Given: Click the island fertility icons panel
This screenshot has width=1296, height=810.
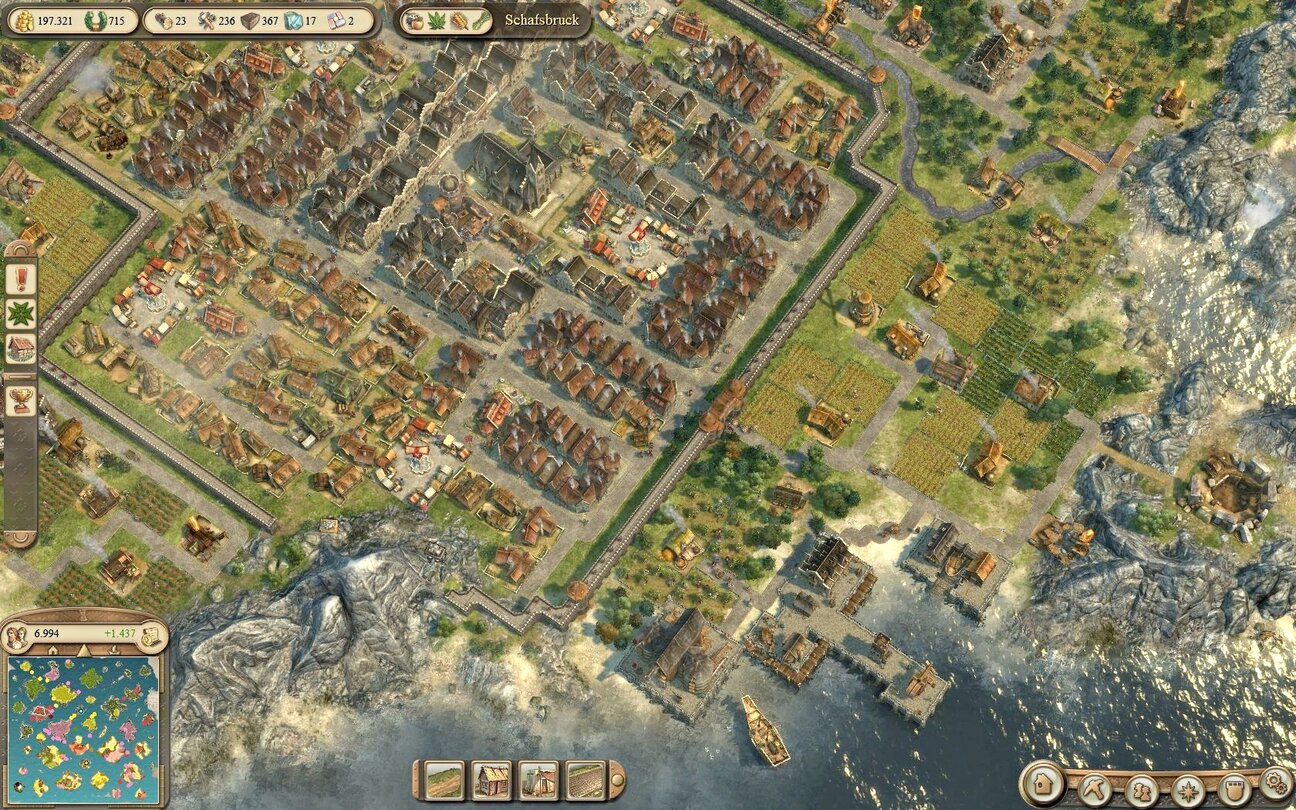Looking at the screenshot, I should [447, 20].
